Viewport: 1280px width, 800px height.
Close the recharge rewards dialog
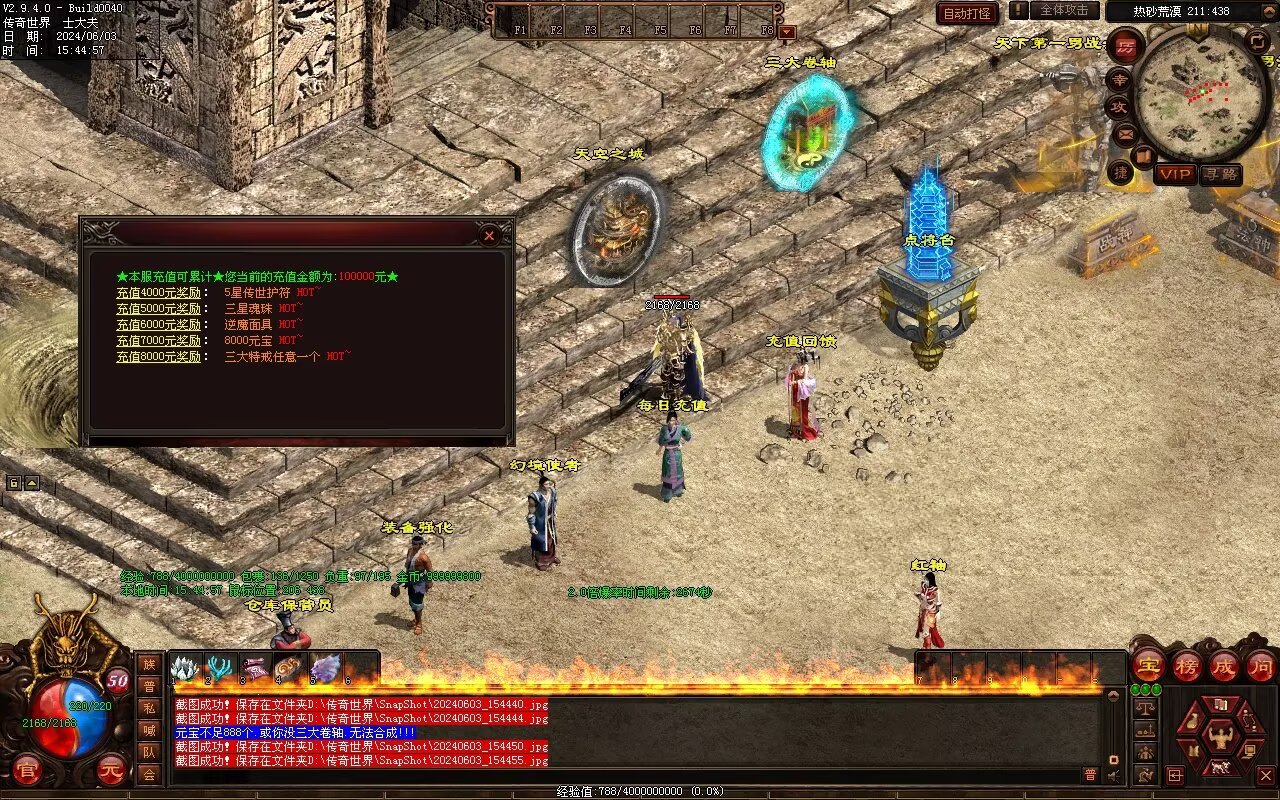click(x=489, y=235)
